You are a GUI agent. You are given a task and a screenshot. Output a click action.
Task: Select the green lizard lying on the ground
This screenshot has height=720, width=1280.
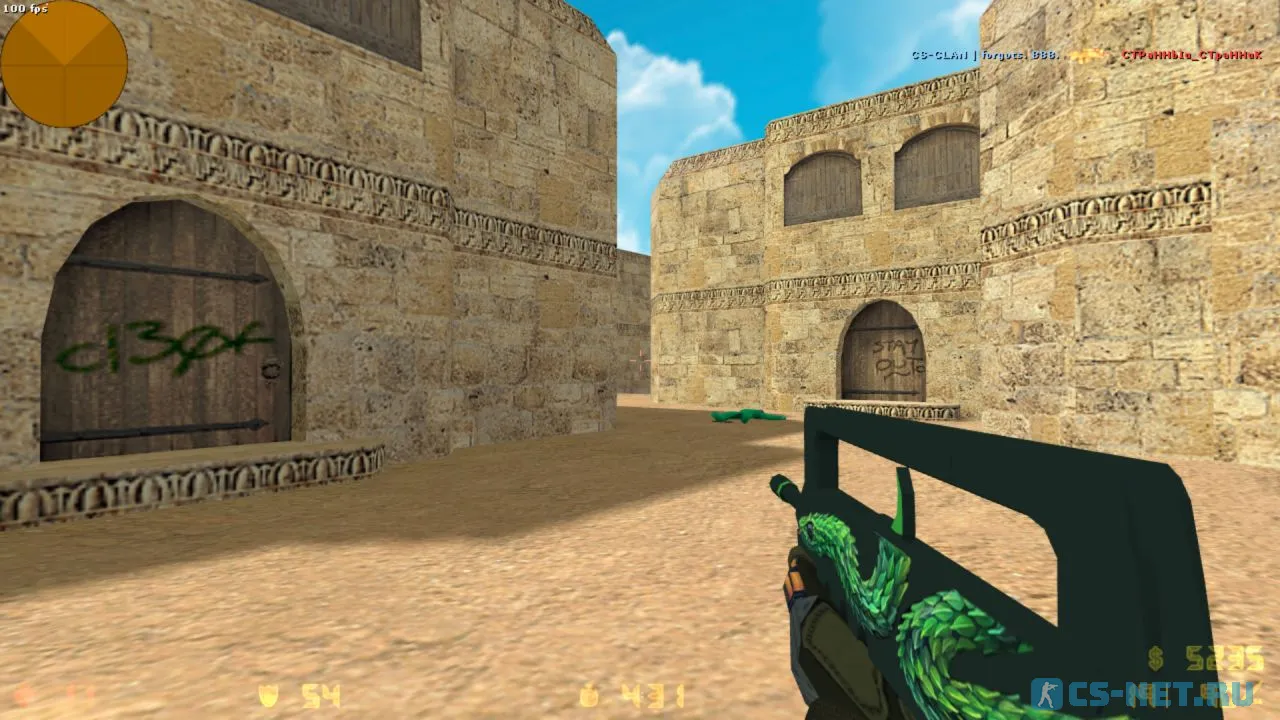[745, 414]
